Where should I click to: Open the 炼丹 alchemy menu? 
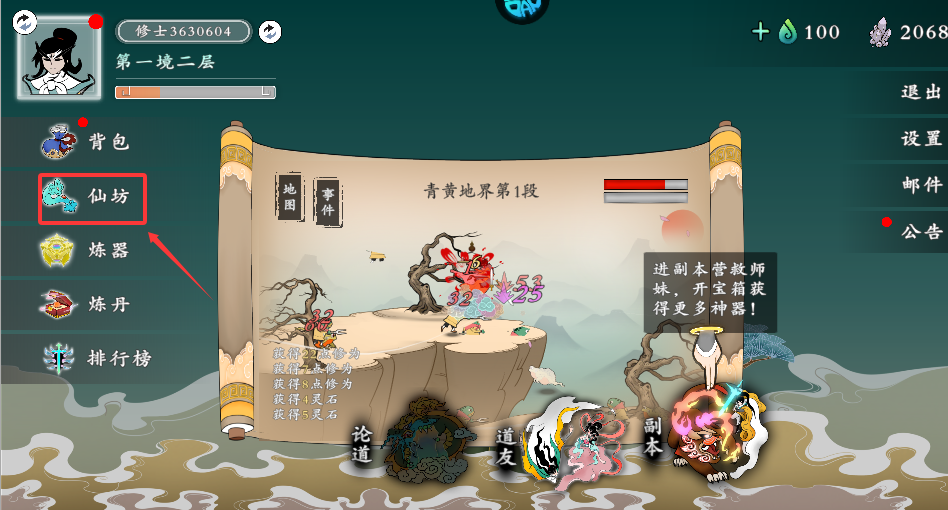click(88, 304)
